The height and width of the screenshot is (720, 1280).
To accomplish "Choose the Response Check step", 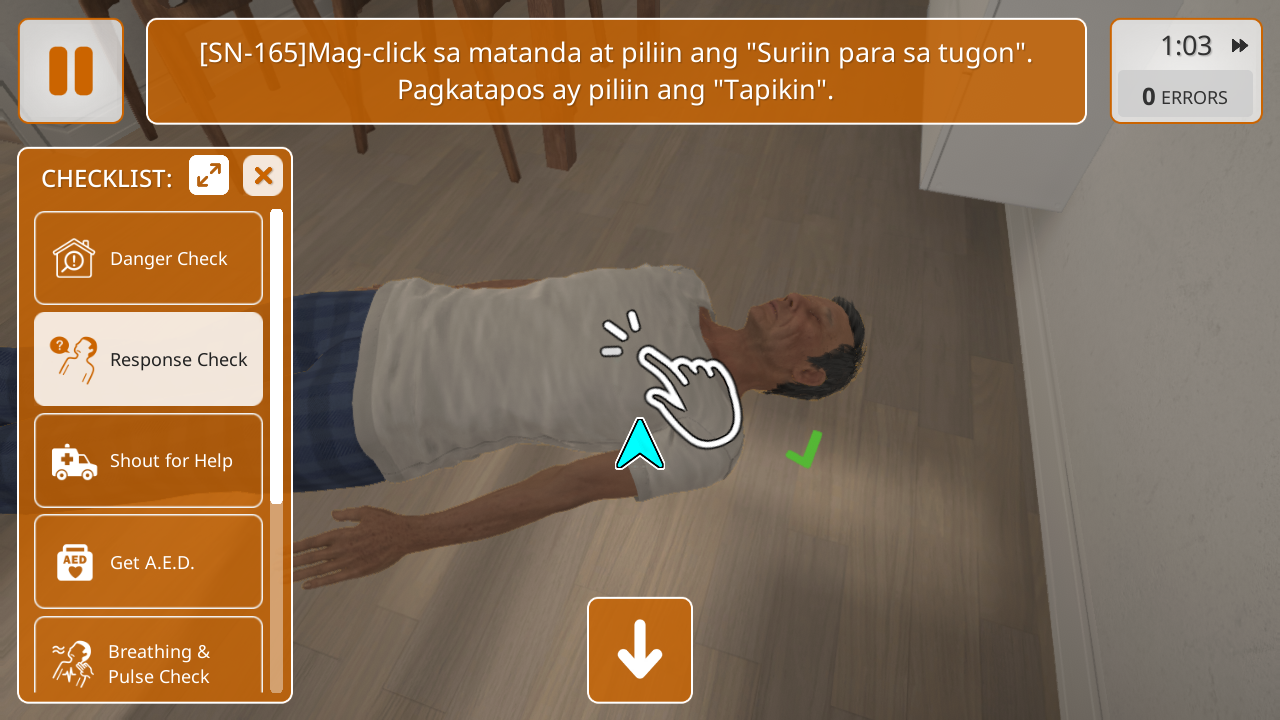I will click(149, 359).
